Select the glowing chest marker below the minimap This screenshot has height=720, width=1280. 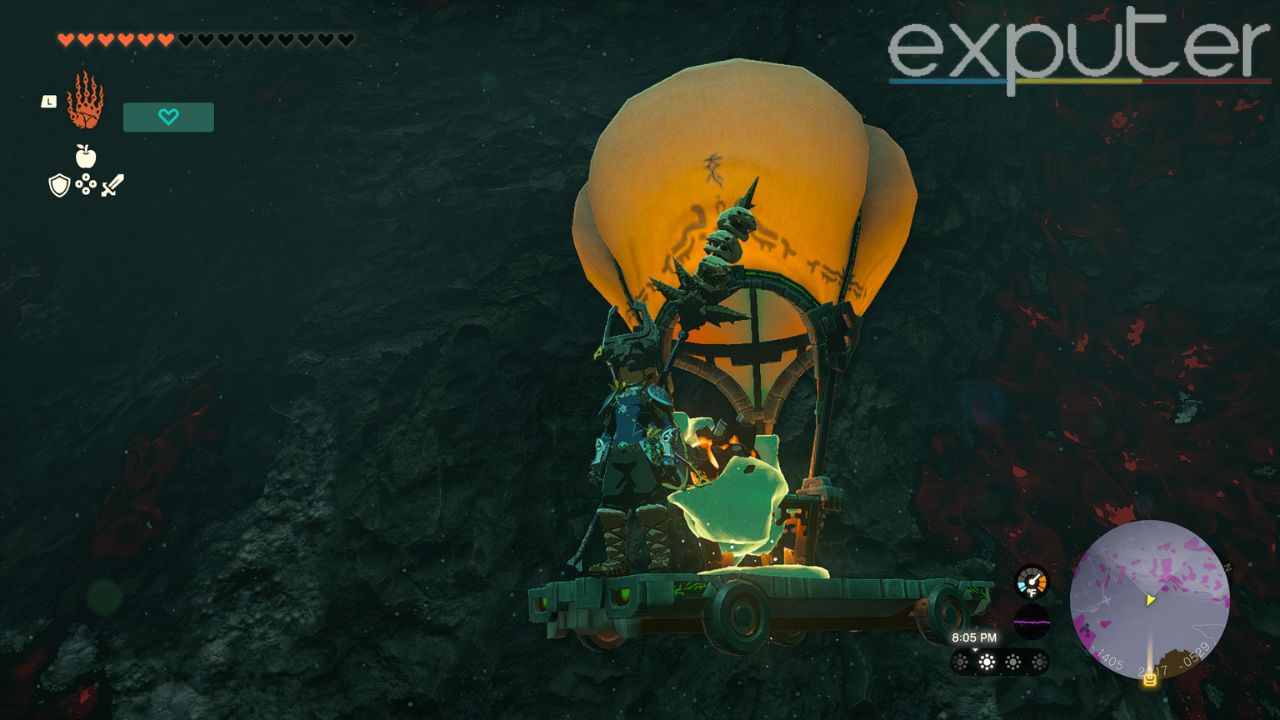pos(1150,680)
